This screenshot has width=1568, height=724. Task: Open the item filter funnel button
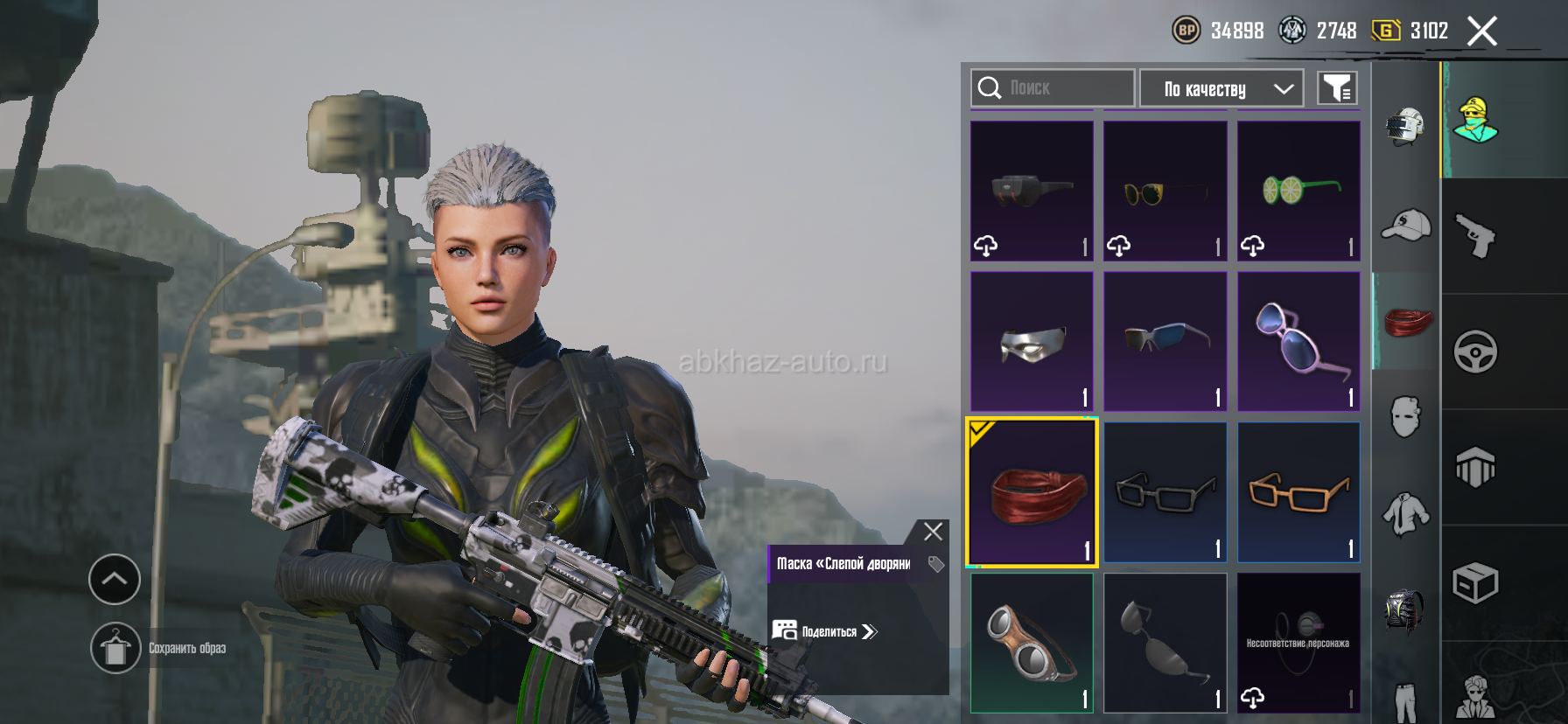pos(1337,88)
